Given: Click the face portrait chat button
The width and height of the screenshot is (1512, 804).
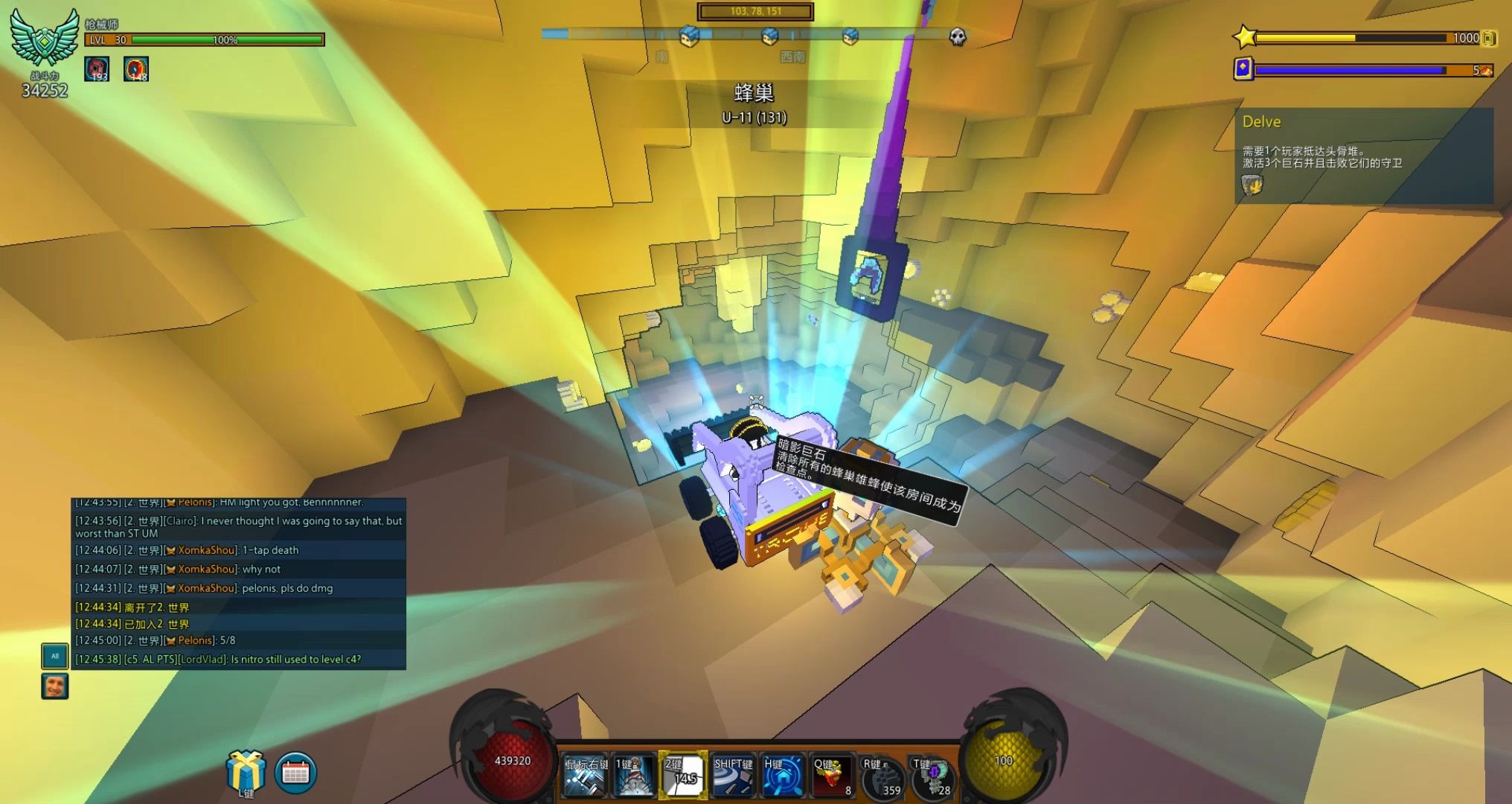Looking at the screenshot, I should pyautogui.click(x=54, y=686).
